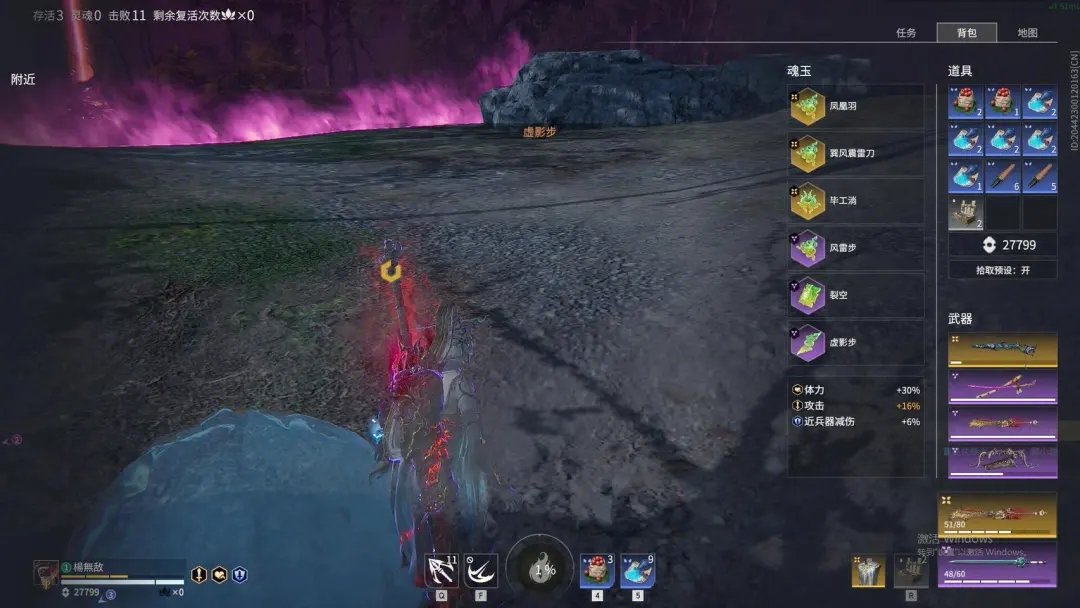Activate the white slash skill icon
Screen dimensions: 1080x608
(x=481, y=571)
